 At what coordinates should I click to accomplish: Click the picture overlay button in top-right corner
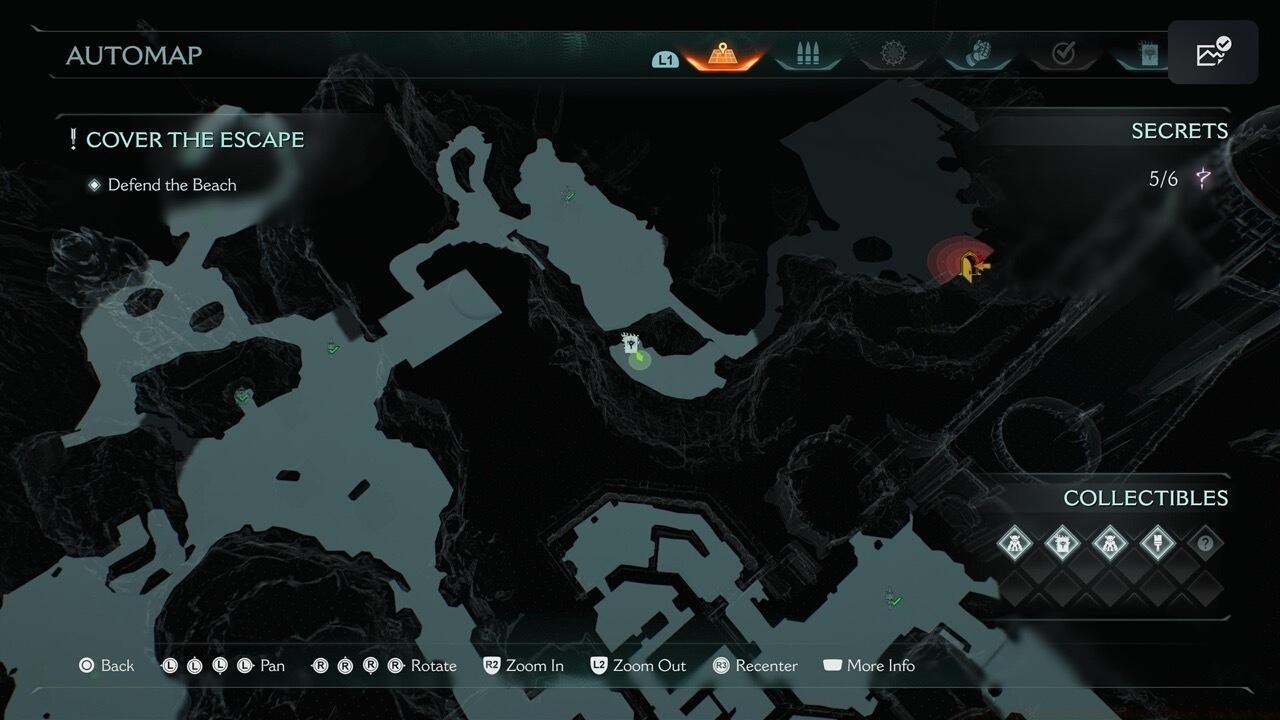(x=1213, y=53)
